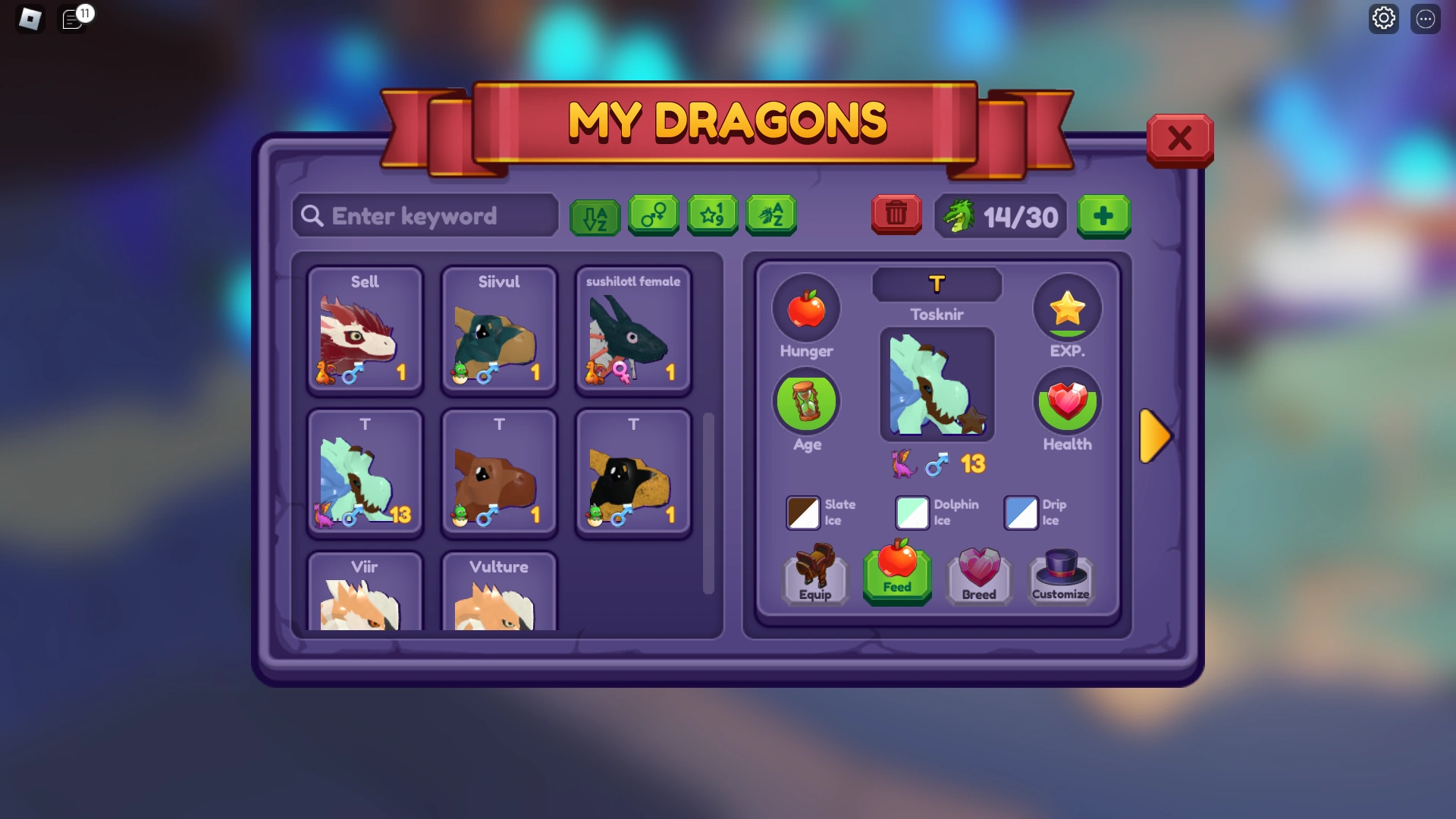Select the dragon named Siivul
1456x819 pixels.
[x=499, y=331]
